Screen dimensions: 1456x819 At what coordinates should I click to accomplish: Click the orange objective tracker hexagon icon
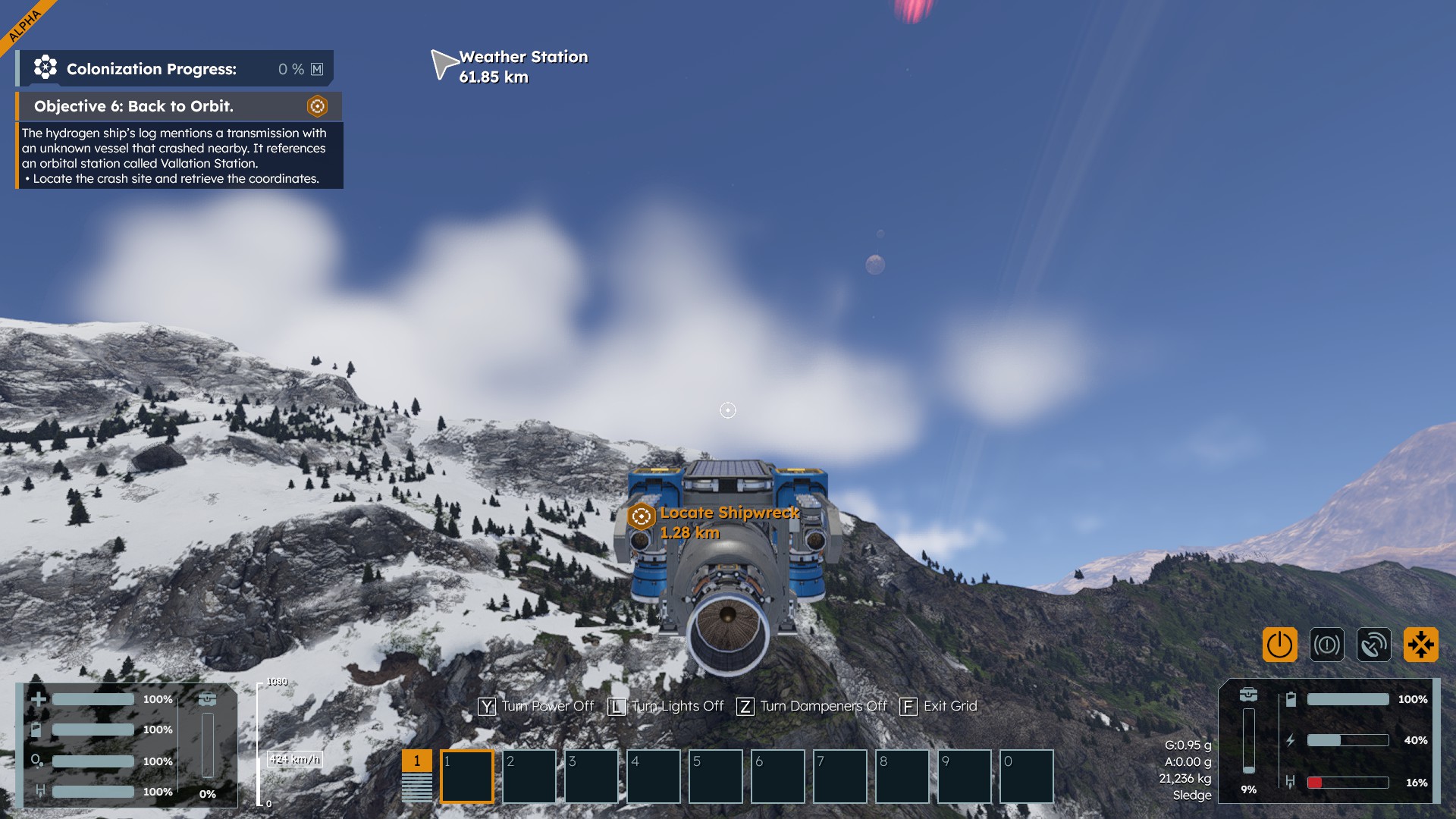click(x=317, y=106)
